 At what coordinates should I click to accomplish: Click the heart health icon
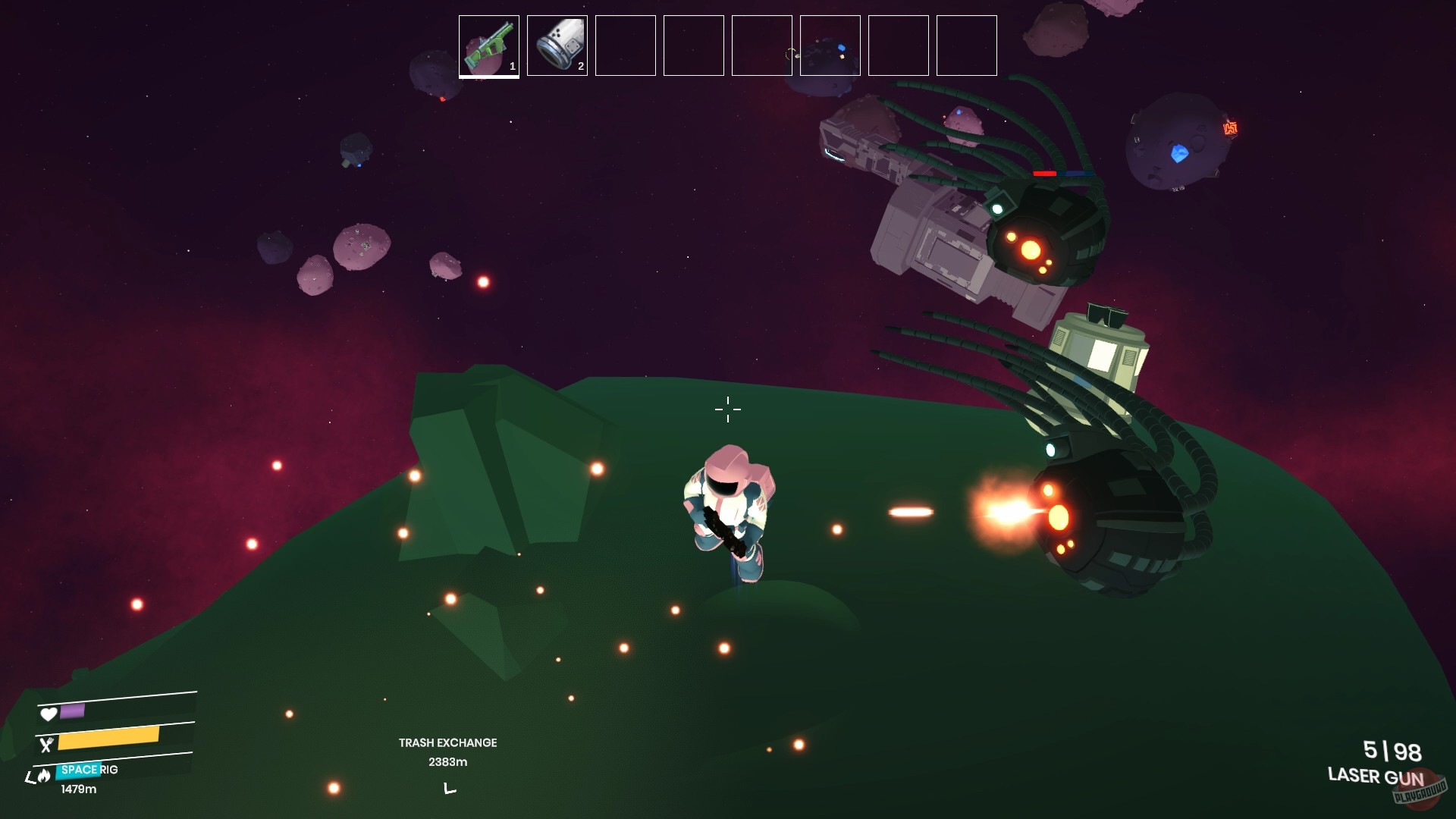[48, 713]
